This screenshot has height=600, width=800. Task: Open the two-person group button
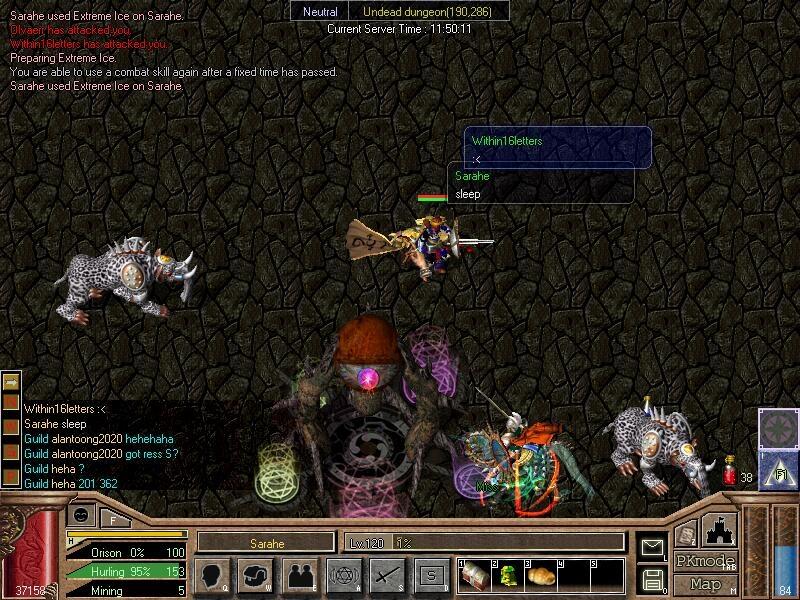300,576
